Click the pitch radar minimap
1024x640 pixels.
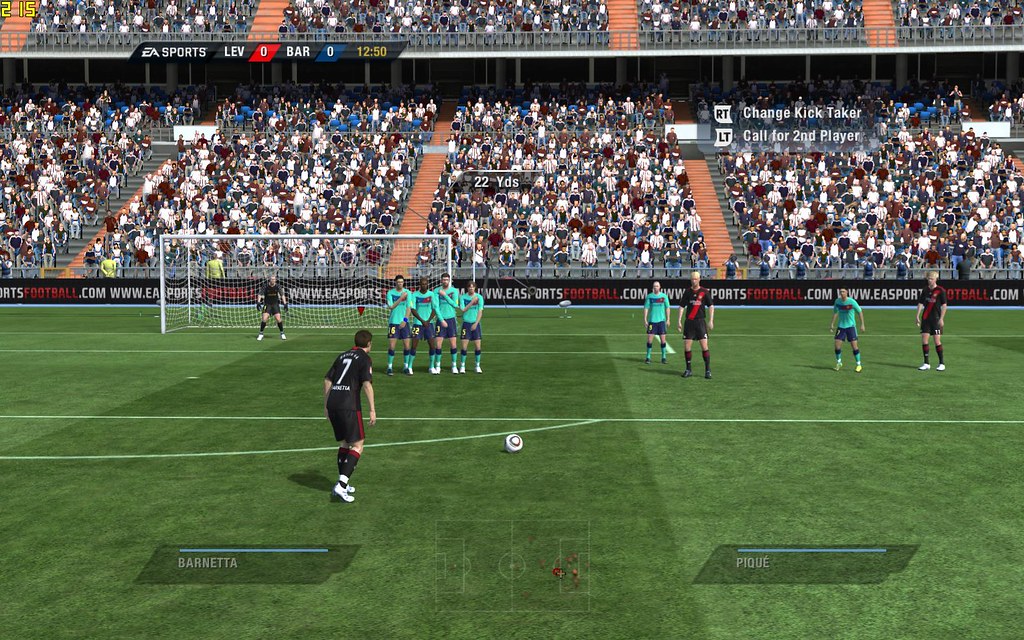point(512,566)
